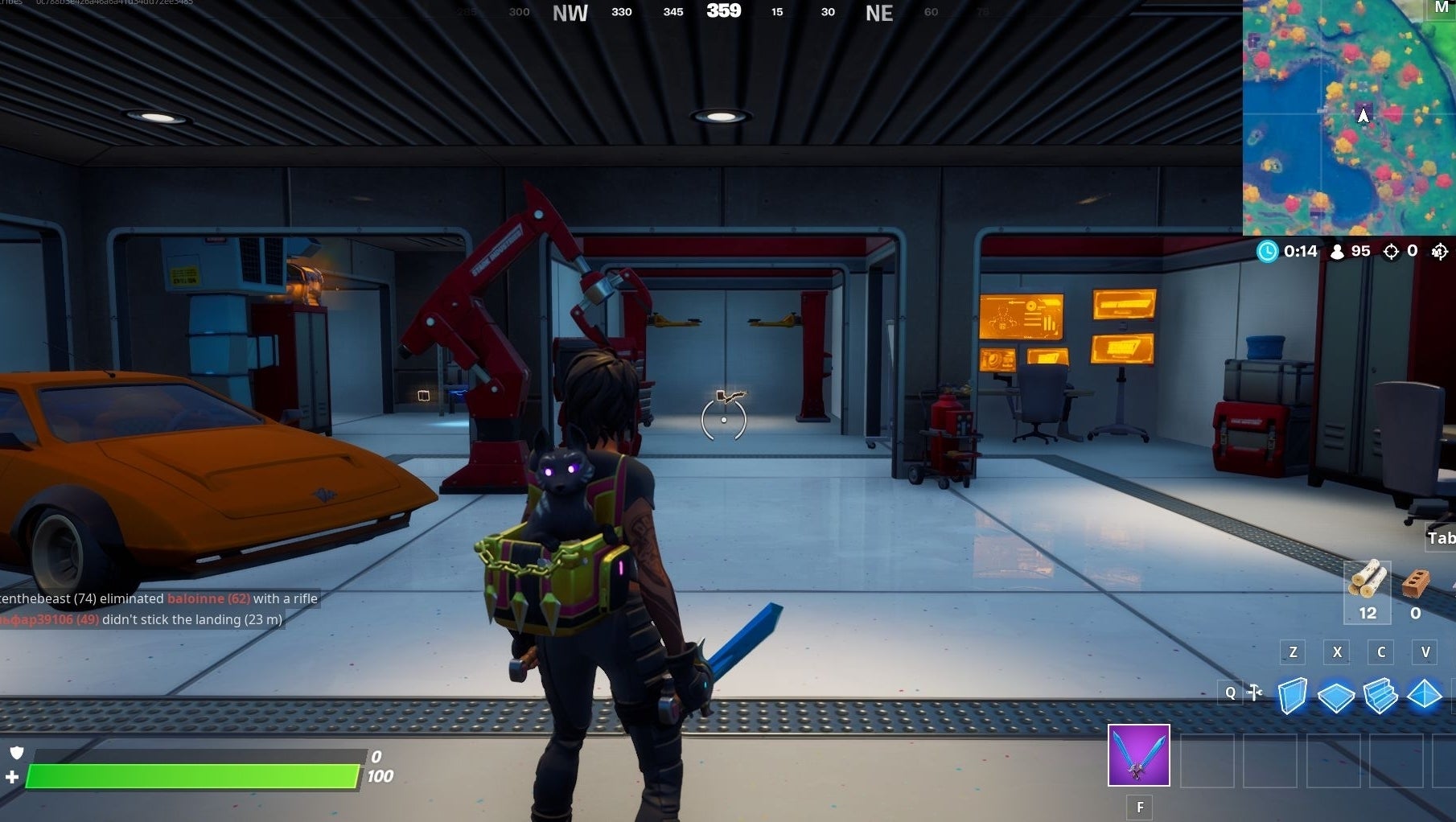Click the squad eliminations icon at far right
Viewport: 1456px width, 822px height.
(1440, 251)
